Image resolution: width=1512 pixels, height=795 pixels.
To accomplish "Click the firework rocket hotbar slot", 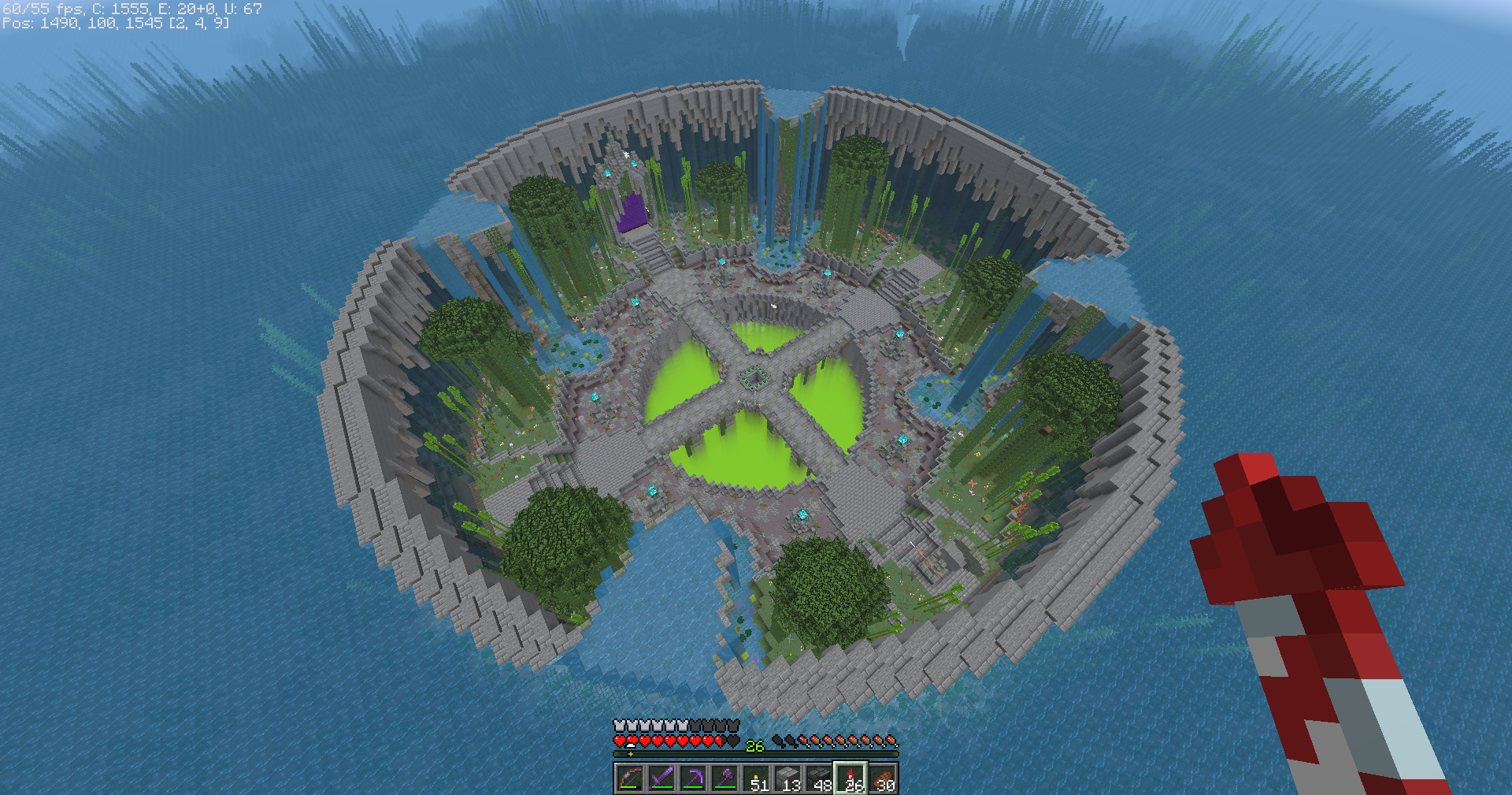I will [850, 778].
